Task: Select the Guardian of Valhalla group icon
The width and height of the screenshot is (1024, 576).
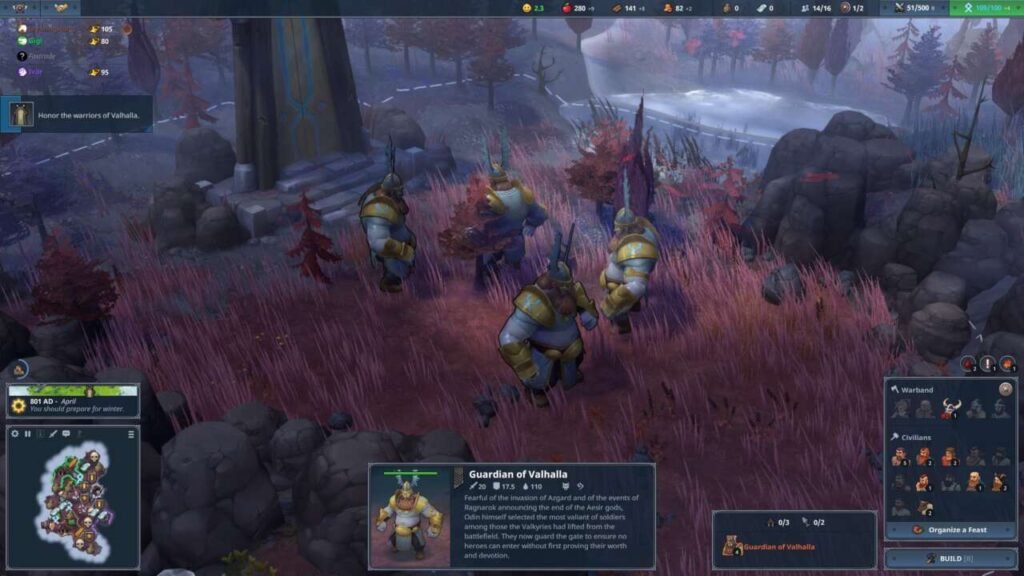Action: [x=732, y=546]
